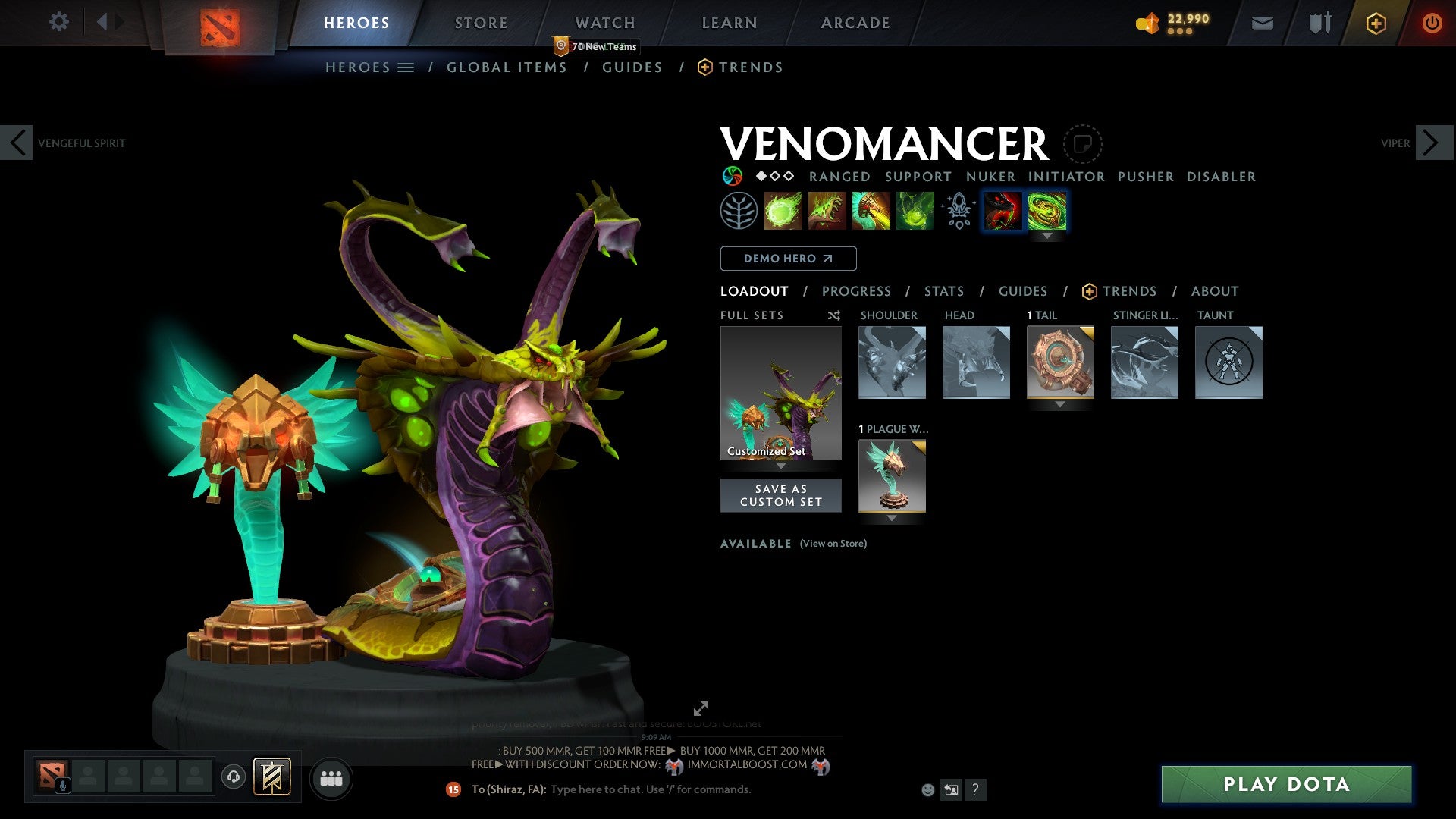
Task: Click the power button to exit Dota
Action: (1432, 22)
